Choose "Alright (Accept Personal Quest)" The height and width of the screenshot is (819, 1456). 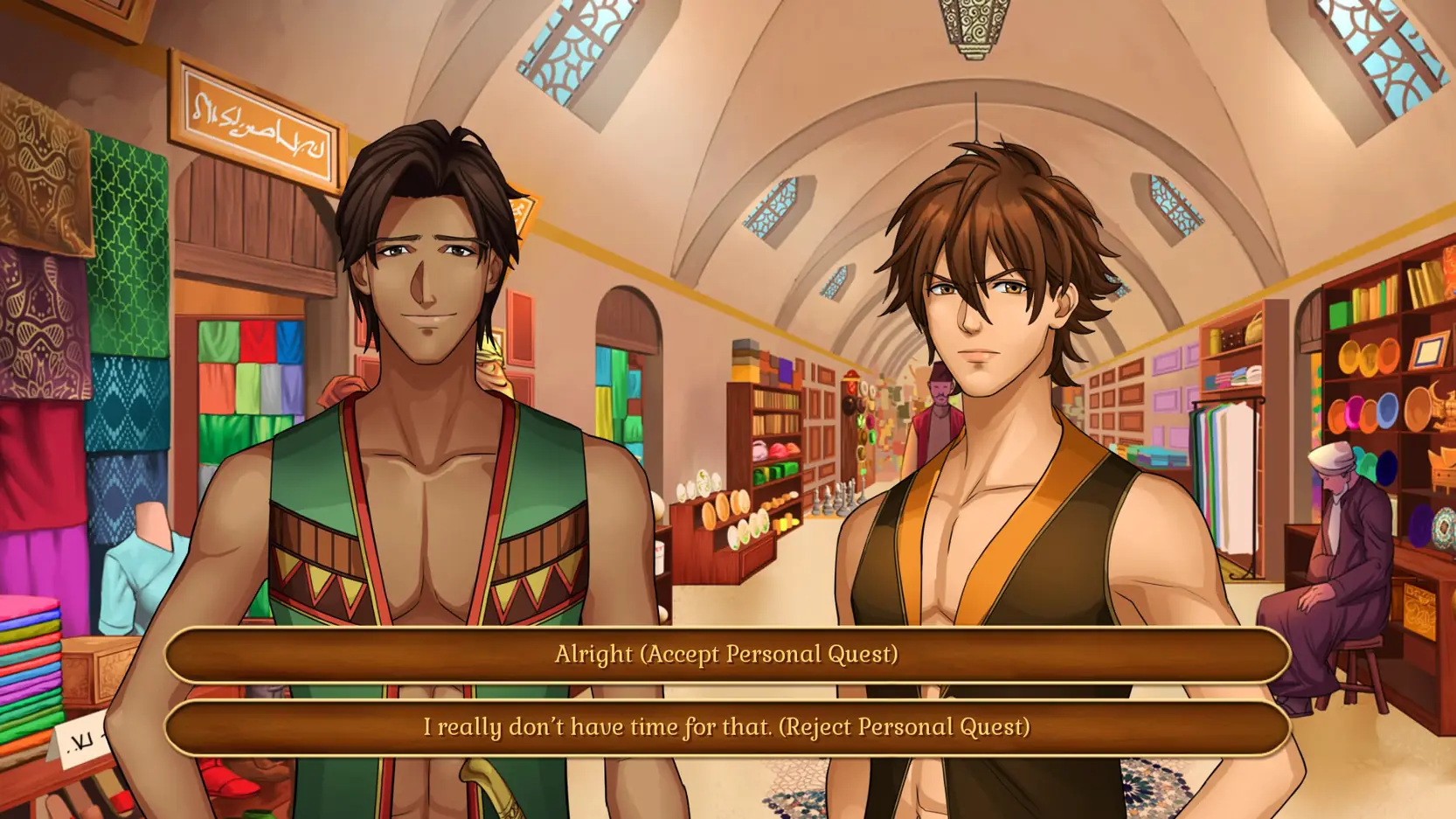727,654
